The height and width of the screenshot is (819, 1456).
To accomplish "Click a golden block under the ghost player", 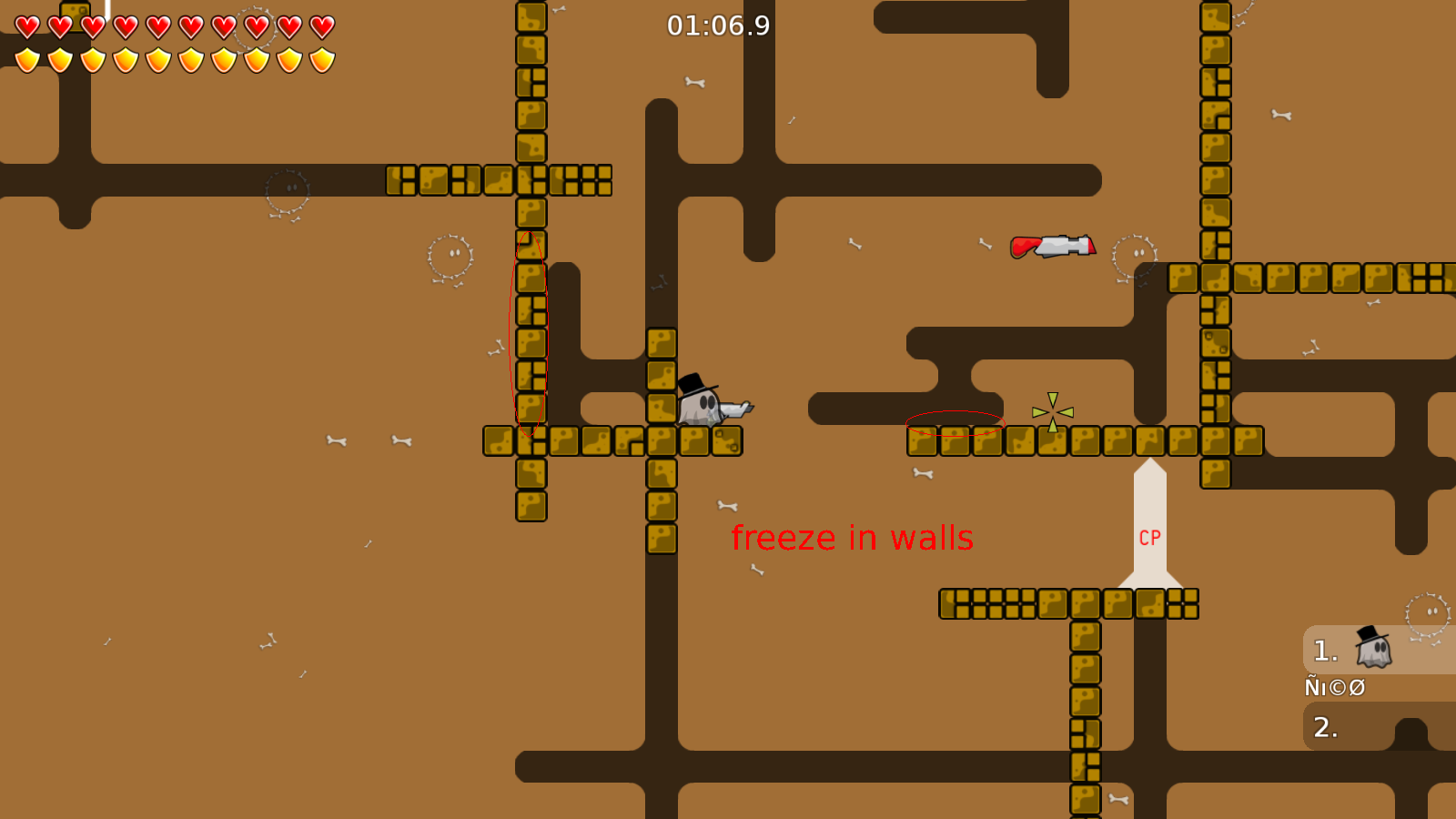I will tap(696, 443).
